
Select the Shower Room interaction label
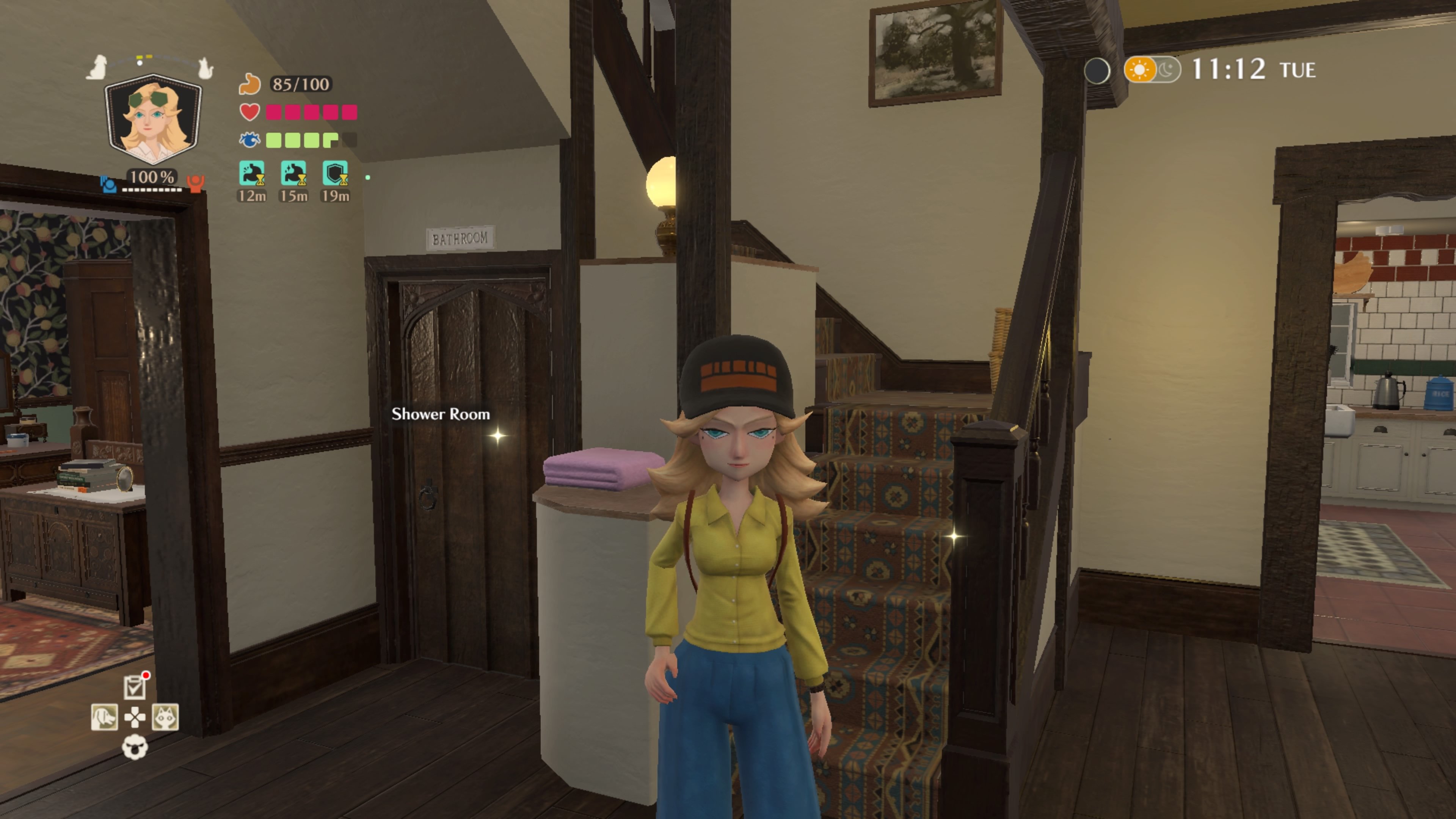click(441, 414)
